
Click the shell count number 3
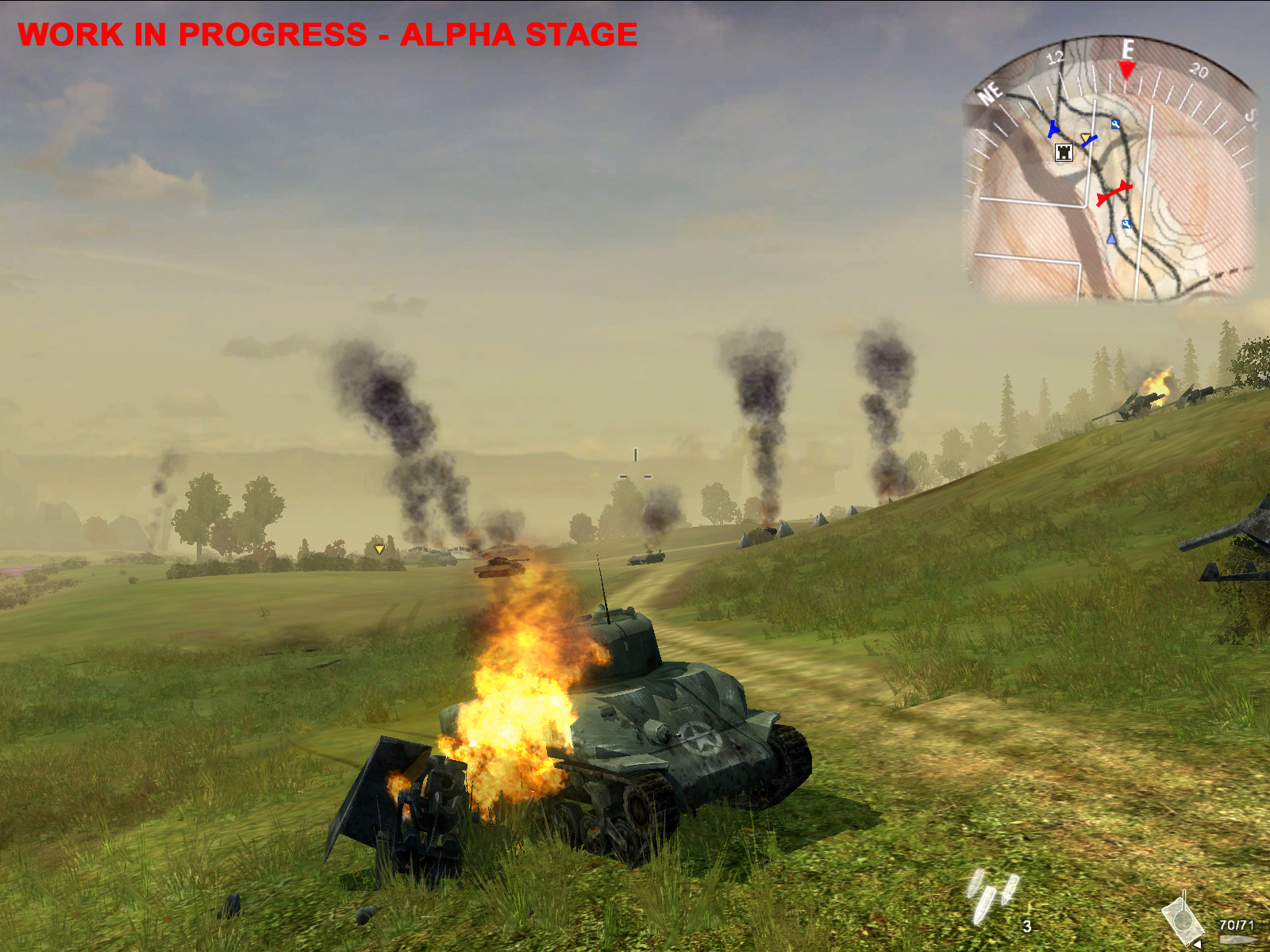pos(1027,927)
